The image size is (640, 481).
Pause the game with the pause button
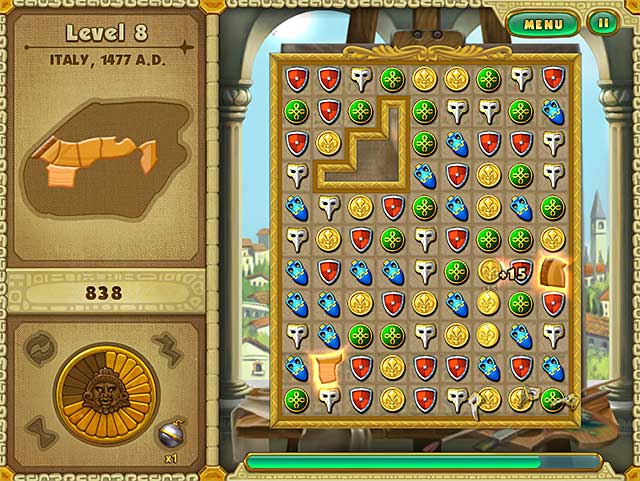coord(601,23)
